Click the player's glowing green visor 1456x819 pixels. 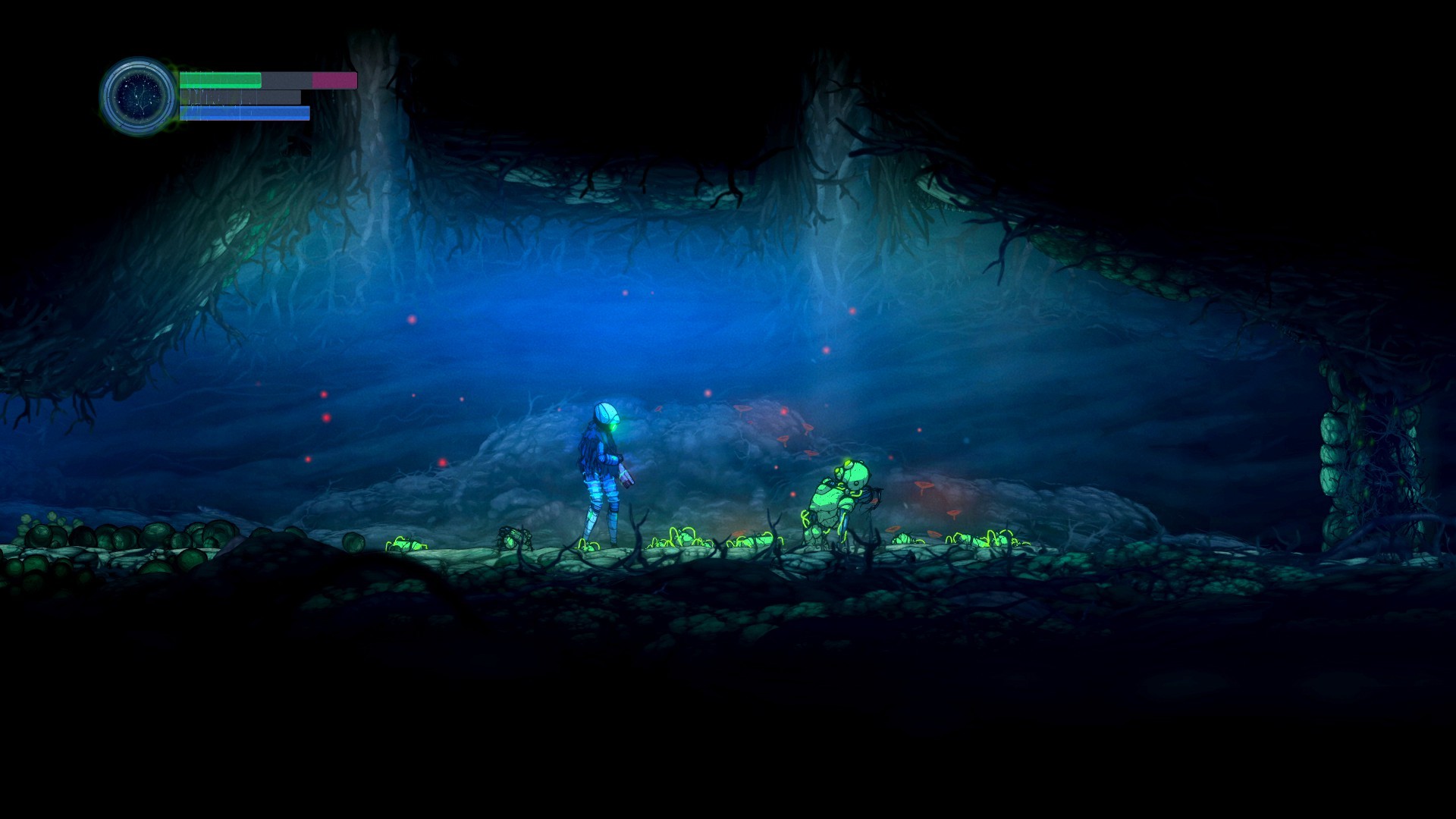613,426
